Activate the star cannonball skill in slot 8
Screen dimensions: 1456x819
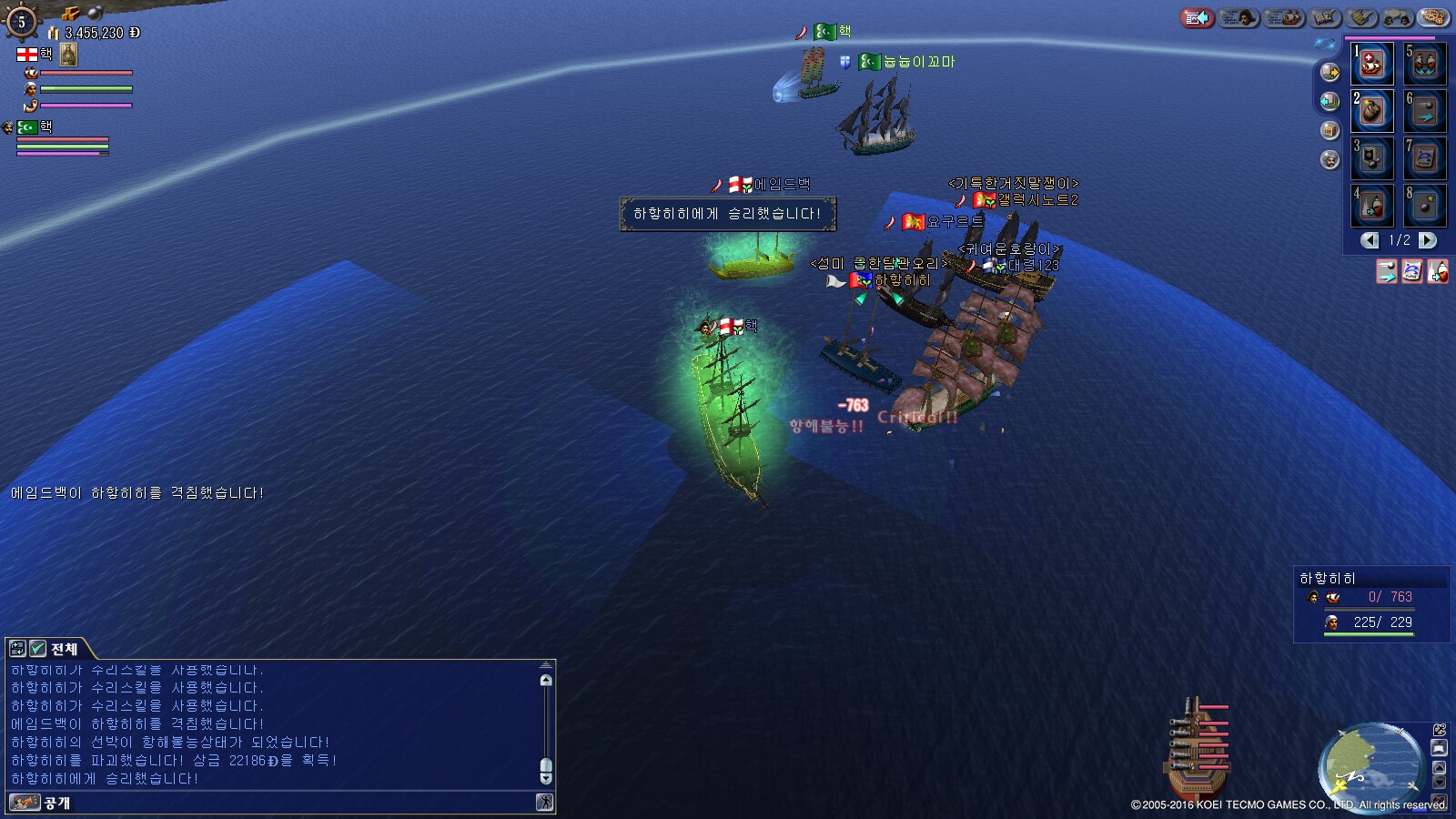(1425, 206)
